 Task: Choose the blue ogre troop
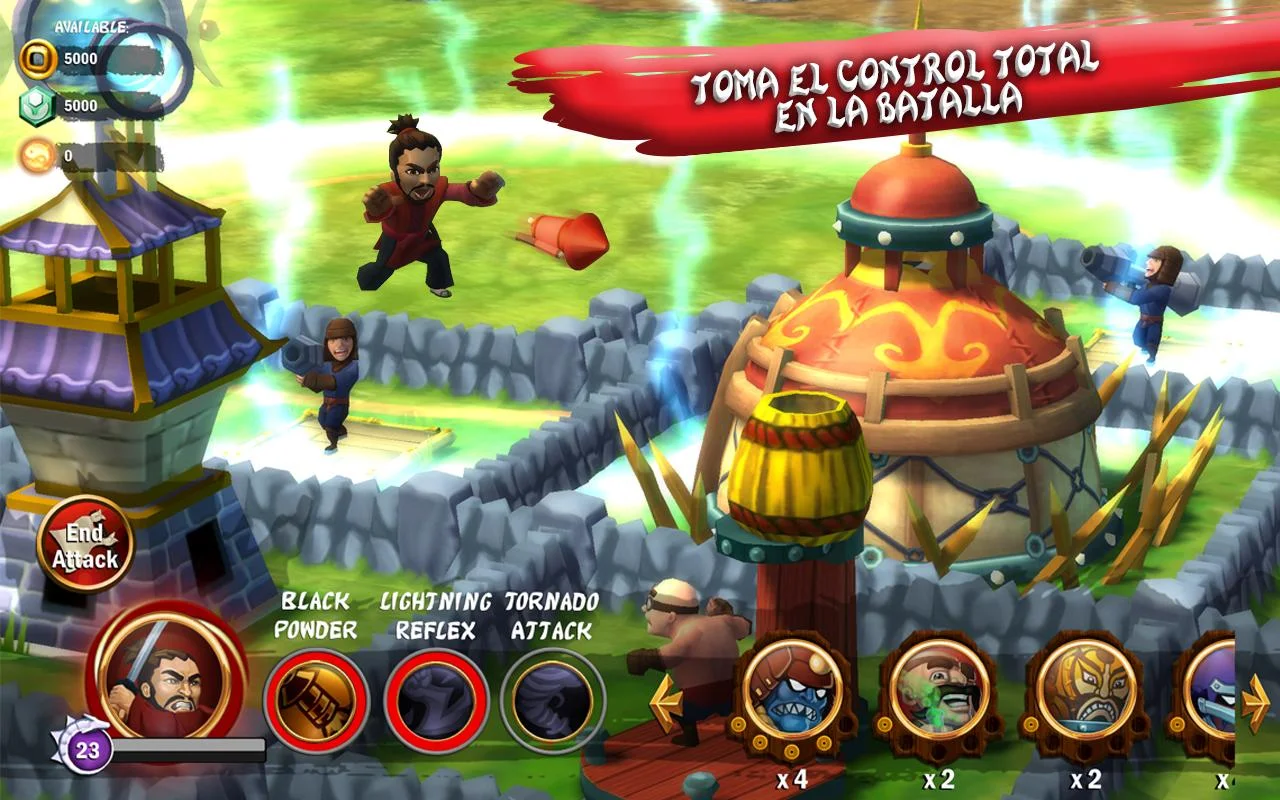click(x=793, y=690)
